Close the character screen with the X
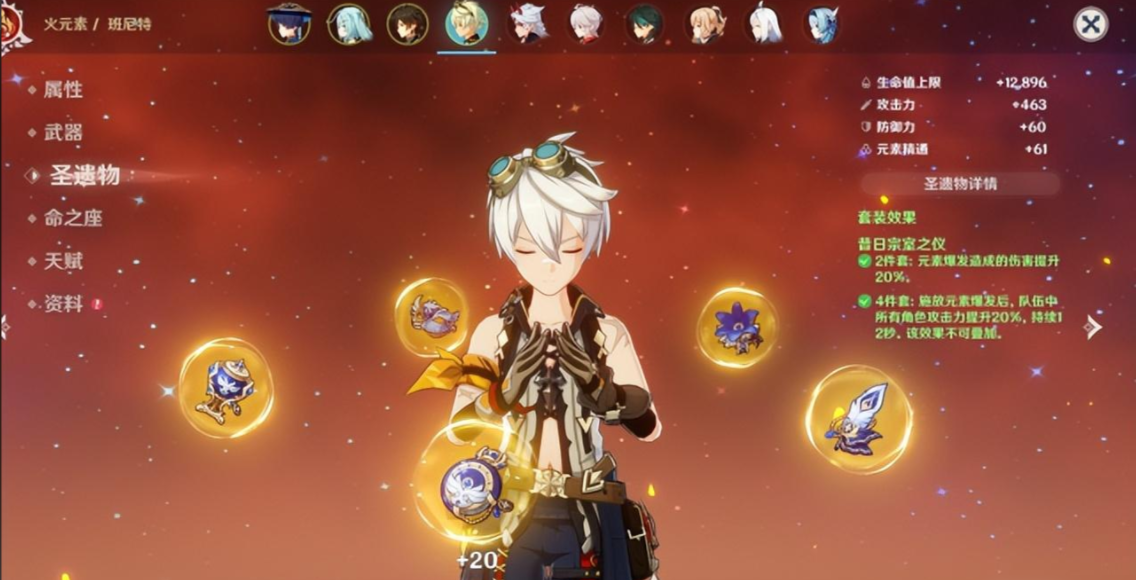Screen dimensions: 1136x580 [1090, 24]
